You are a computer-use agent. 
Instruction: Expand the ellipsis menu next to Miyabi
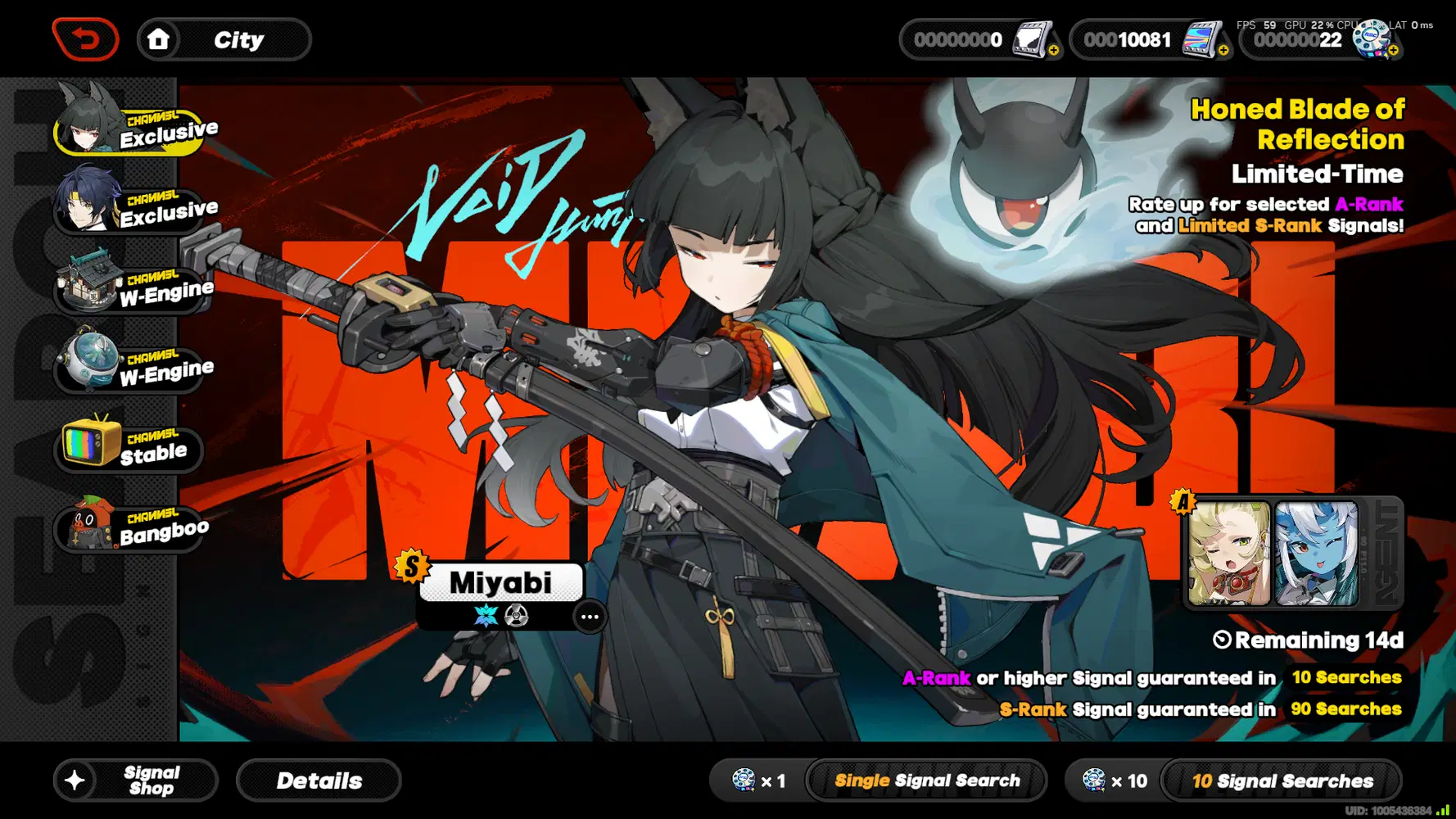pos(590,617)
